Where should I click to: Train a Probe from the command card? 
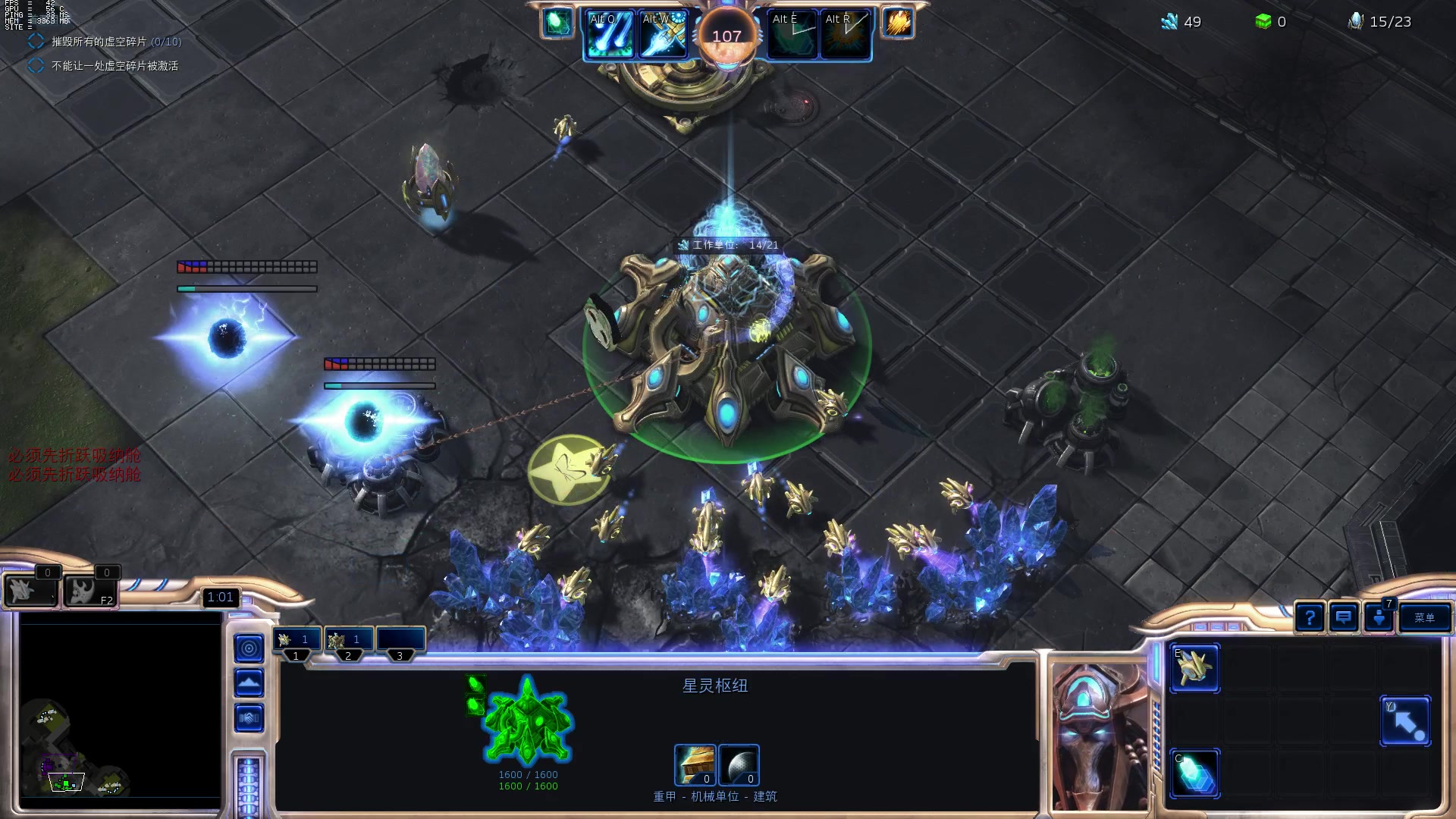(1194, 668)
